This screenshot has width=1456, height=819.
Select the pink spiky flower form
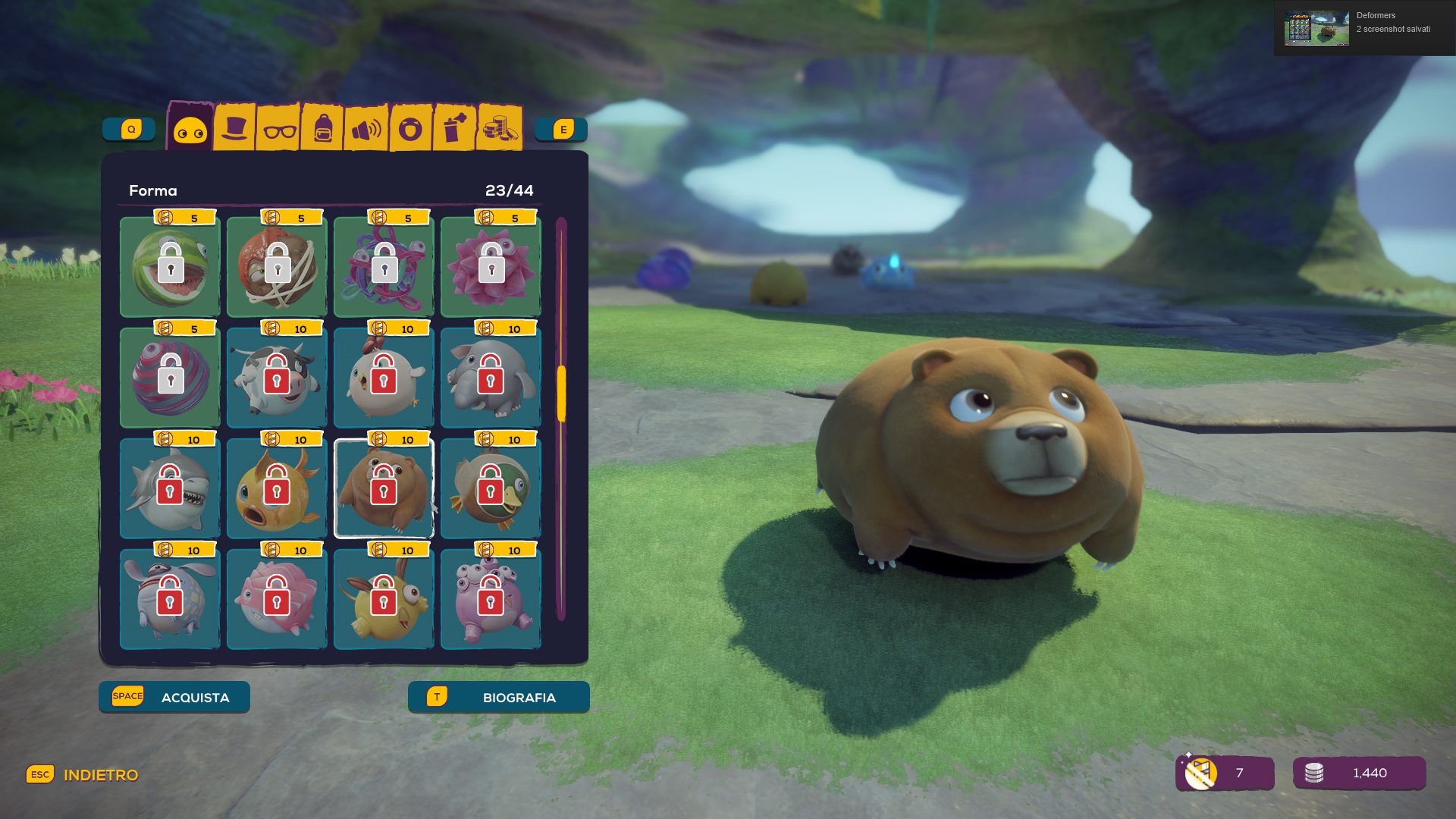pos(491,267)
